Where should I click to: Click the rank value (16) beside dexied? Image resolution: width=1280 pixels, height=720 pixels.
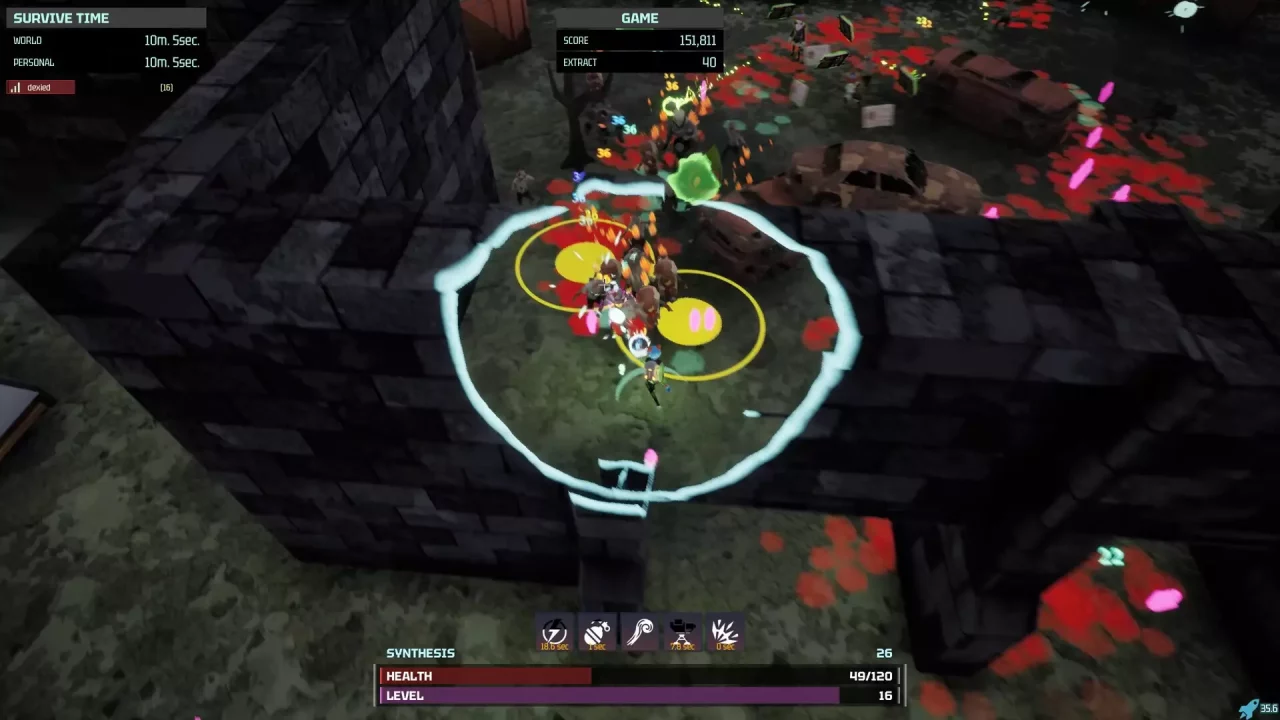(x=166, y=87)
